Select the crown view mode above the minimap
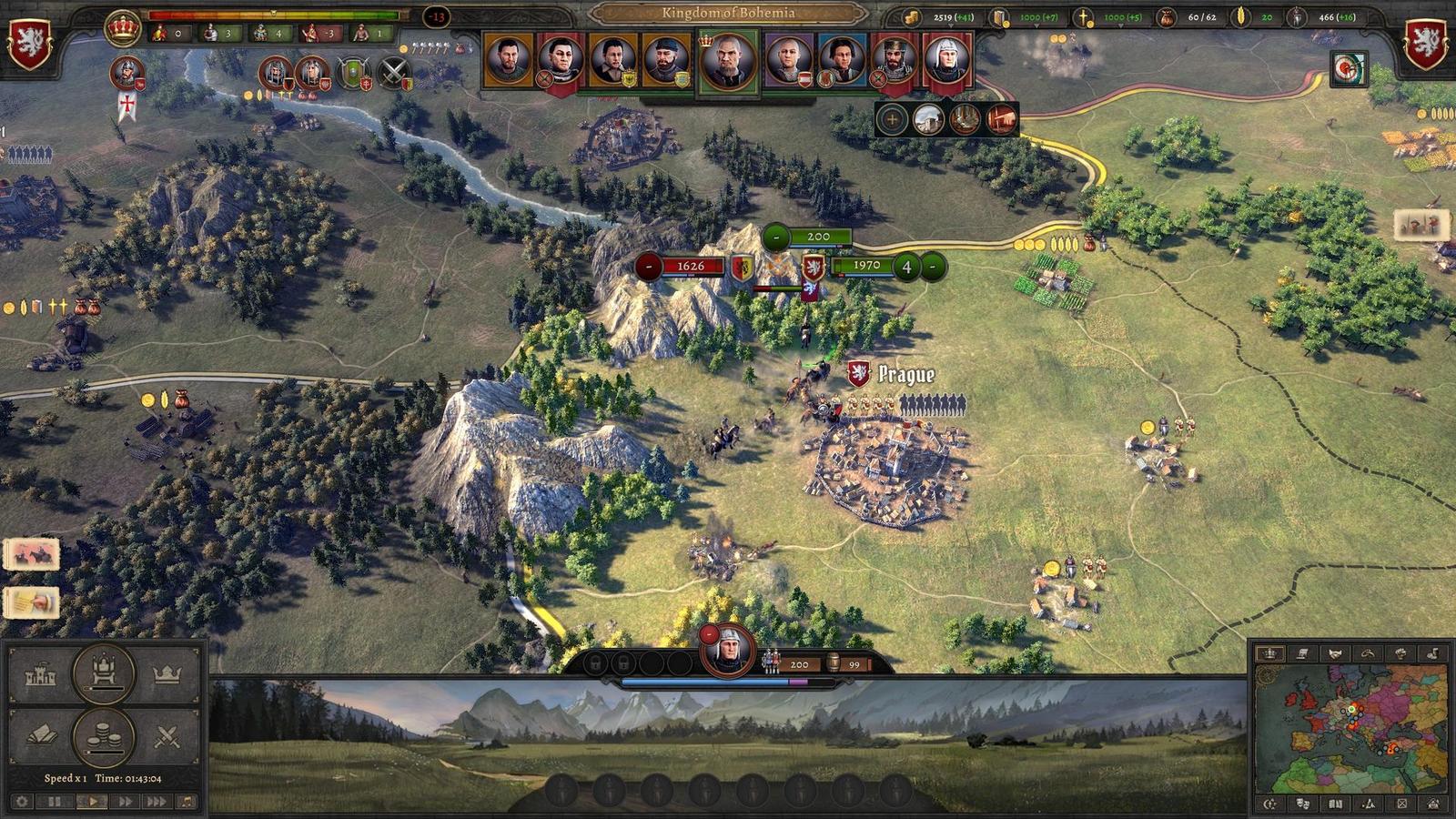The width and height of the screenshot is (1456, 819). [1270, 653]
